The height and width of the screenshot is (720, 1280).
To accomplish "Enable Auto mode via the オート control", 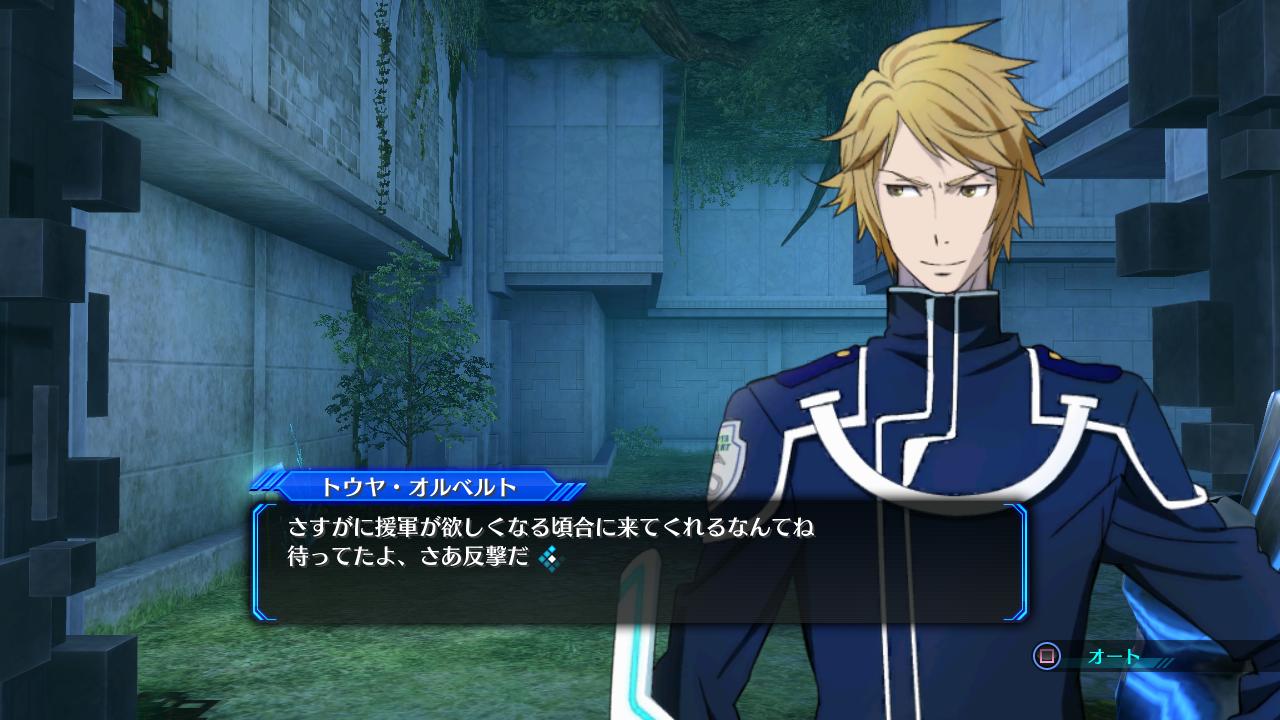I will pyautogui.click(x=1113, y=656).
